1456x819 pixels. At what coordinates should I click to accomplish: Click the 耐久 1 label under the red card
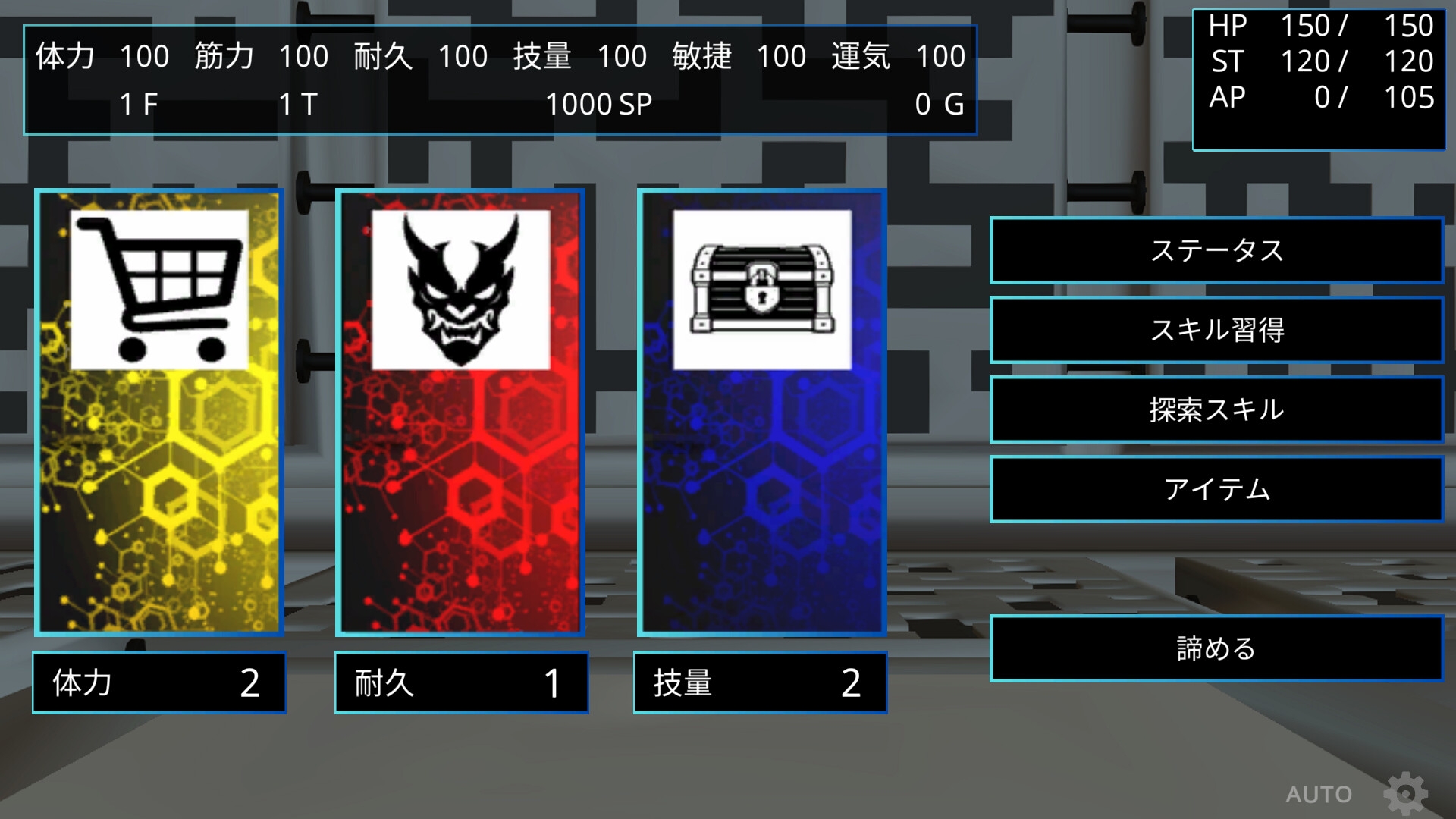[461, 682]
